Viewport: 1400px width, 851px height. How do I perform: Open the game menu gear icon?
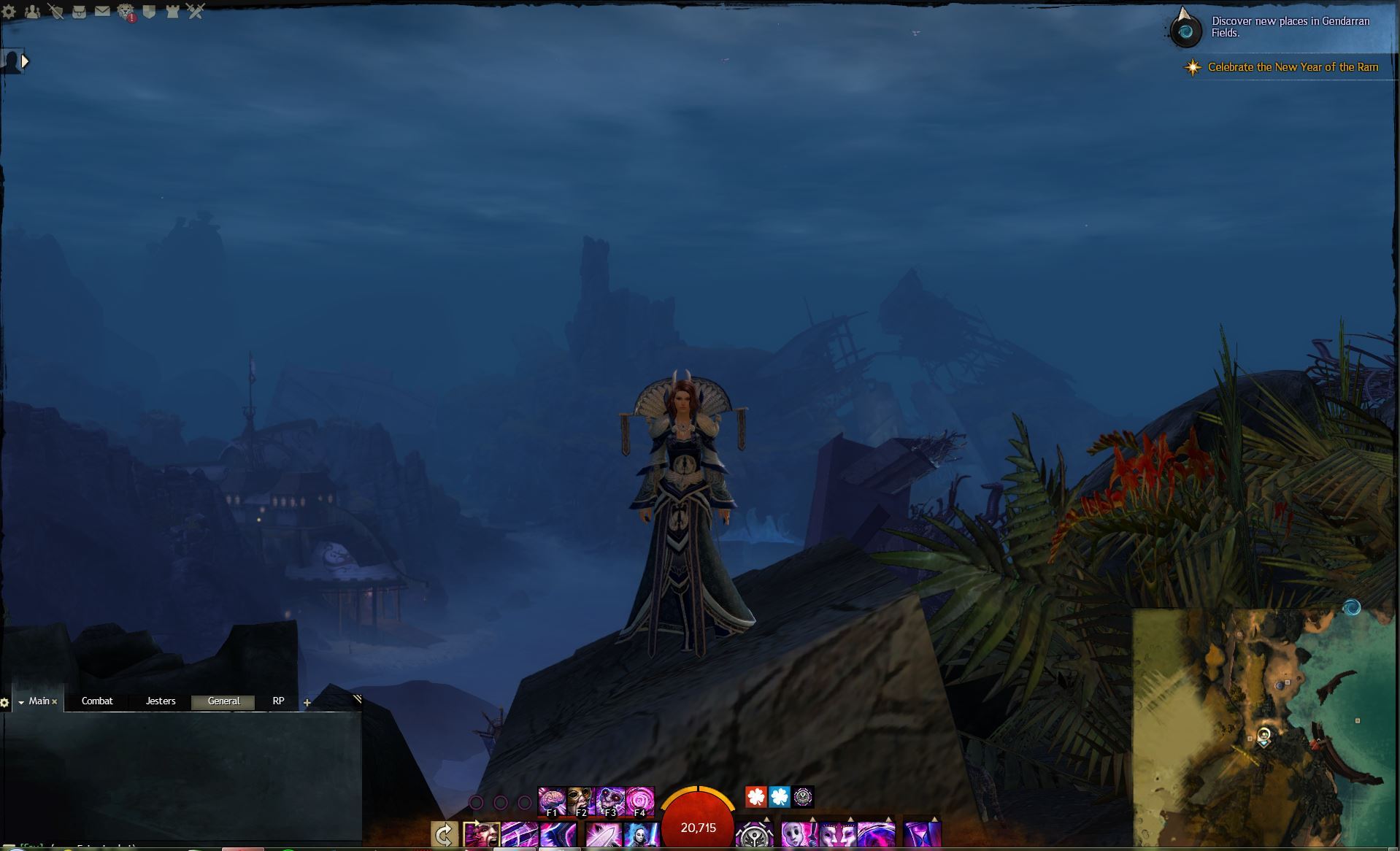[x=9, y=12]
